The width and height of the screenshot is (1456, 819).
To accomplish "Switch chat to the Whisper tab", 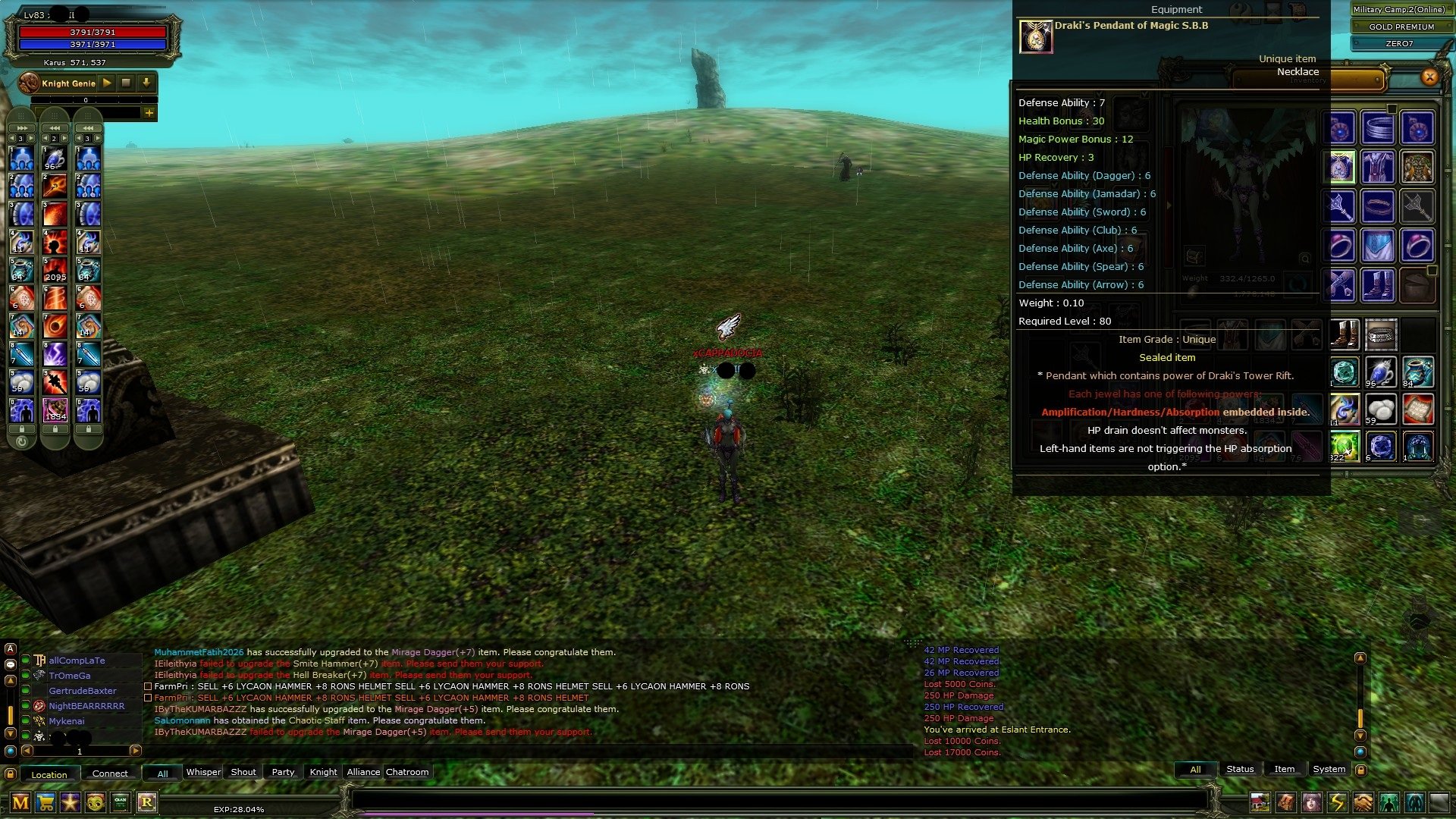I will [x=203, y=772].
